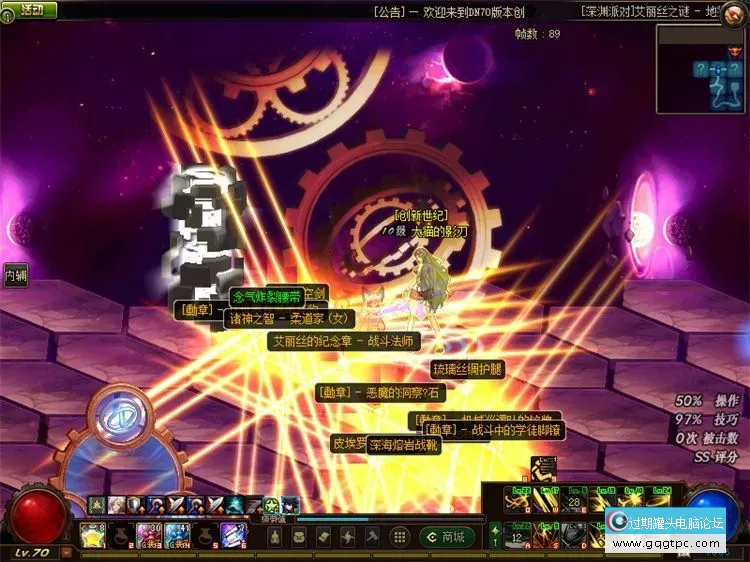Open the quest scroll icon
Viewport: 750px width, 562px height.
point(323,538)
